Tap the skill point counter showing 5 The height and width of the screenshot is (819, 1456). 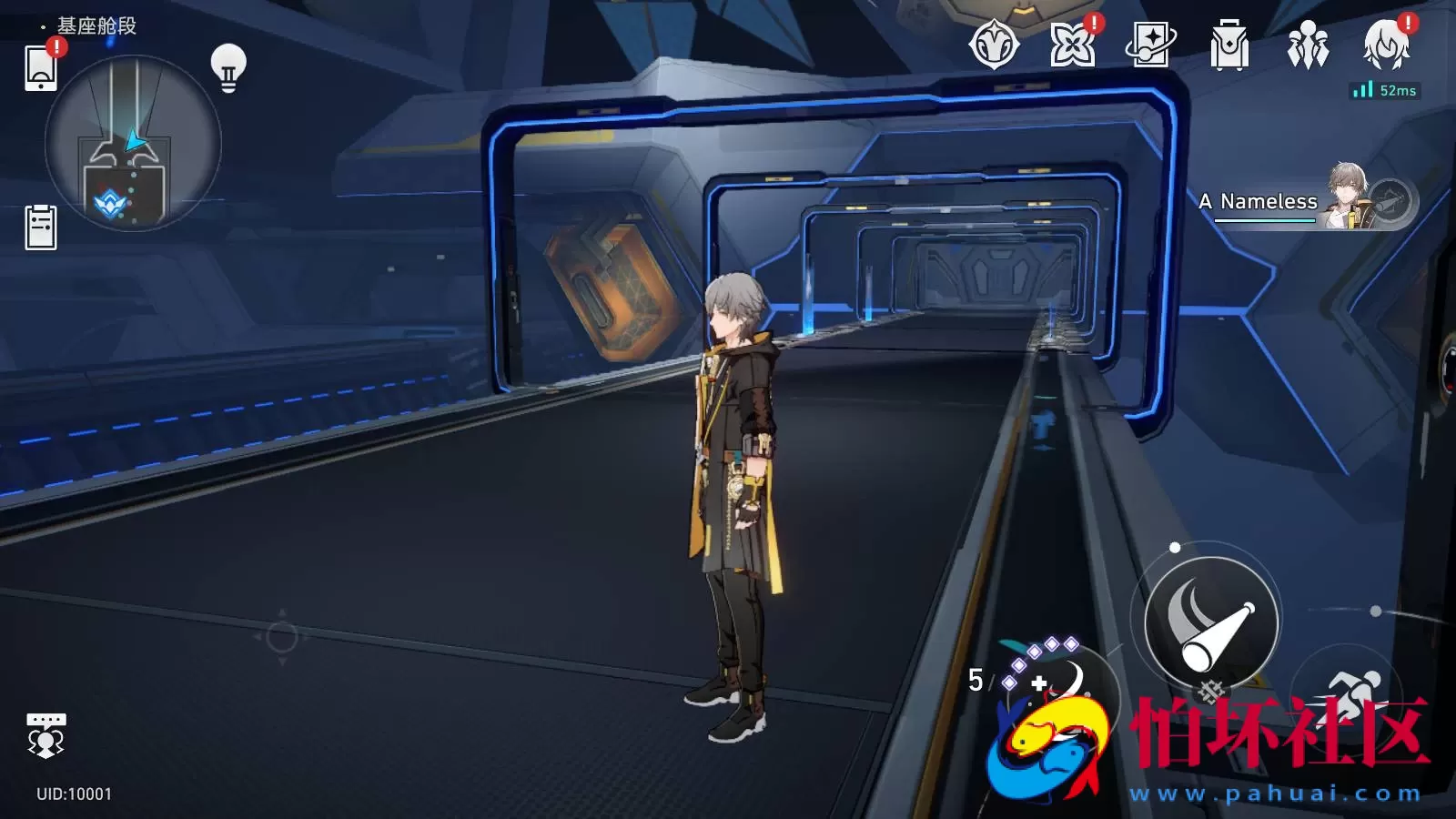(x=976, y=679)
